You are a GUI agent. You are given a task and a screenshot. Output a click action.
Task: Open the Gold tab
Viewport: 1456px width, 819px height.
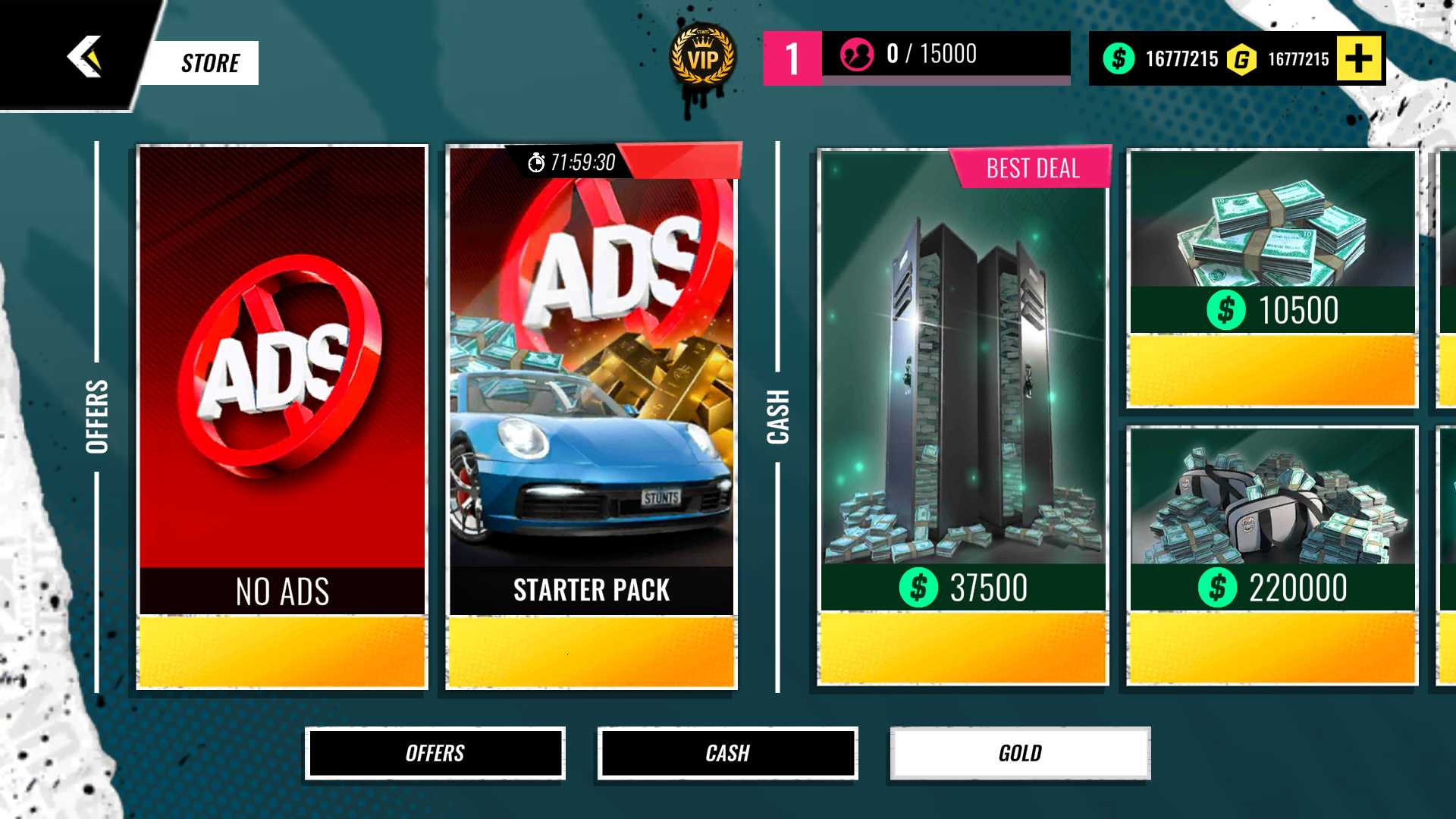(x=1020, y=753)
